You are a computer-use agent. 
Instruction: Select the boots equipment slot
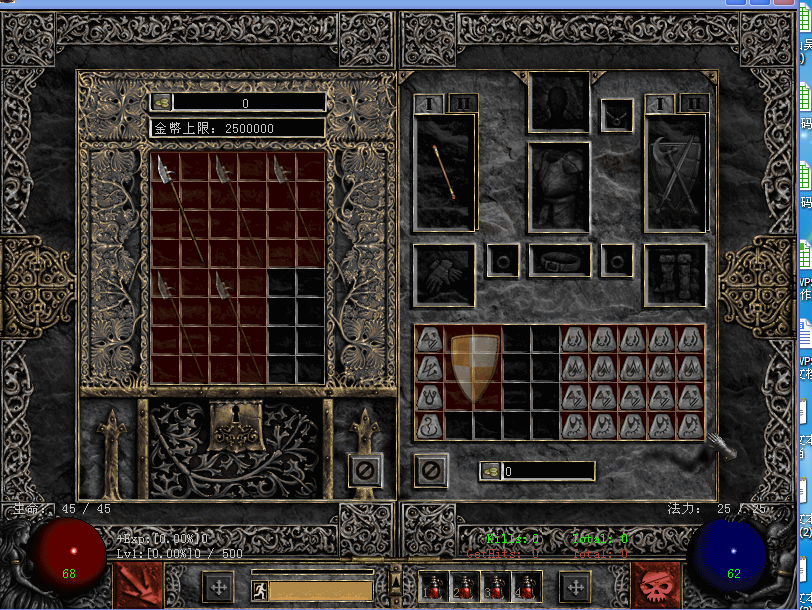point(675,274)
